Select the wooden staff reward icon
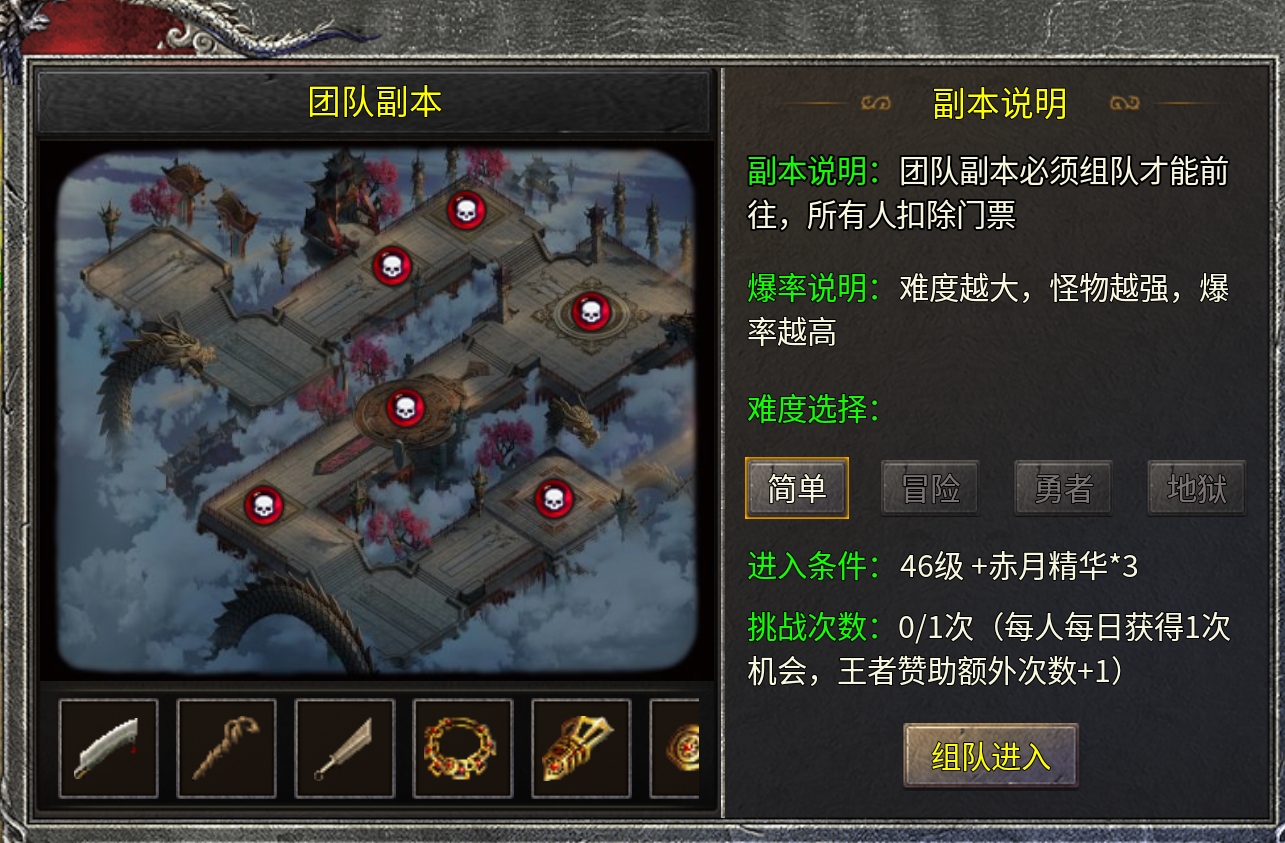This screenshot has width=1285, height=843. coord(226,746)
